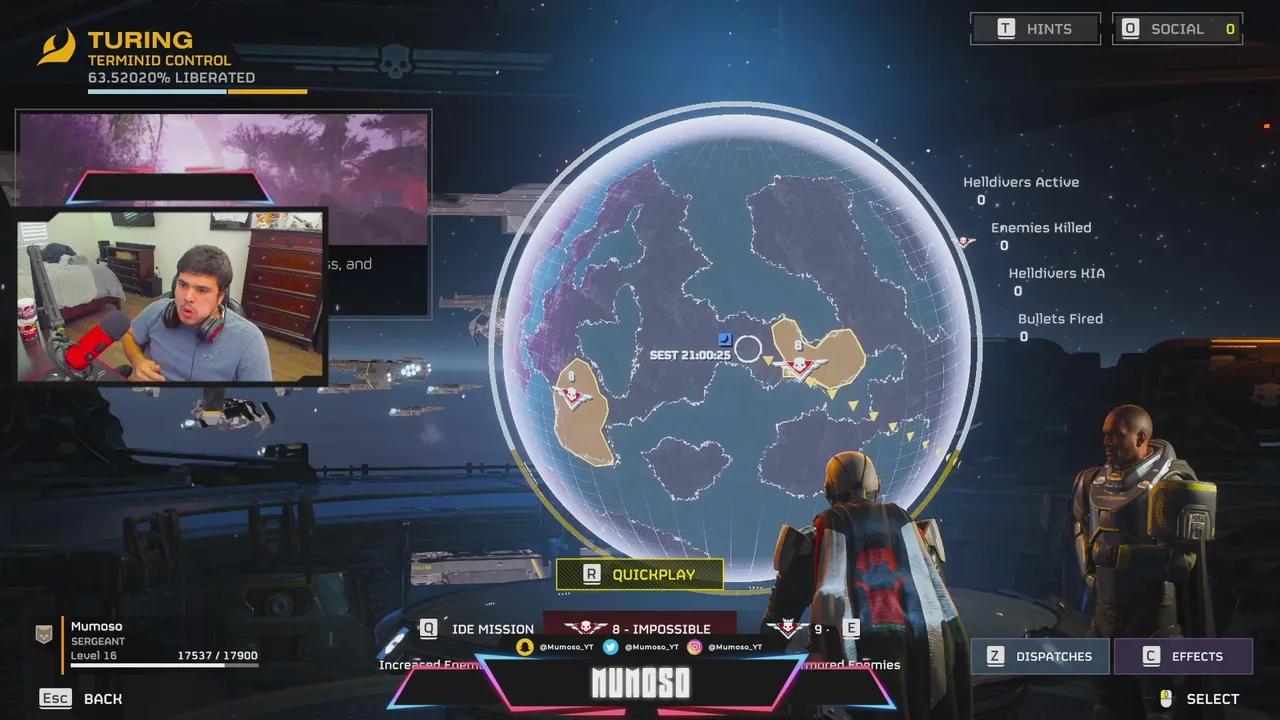Open the Social menu
The width and height of the screenshot is (1280, 720).
pyautogui.click(x=1177, y=29)
